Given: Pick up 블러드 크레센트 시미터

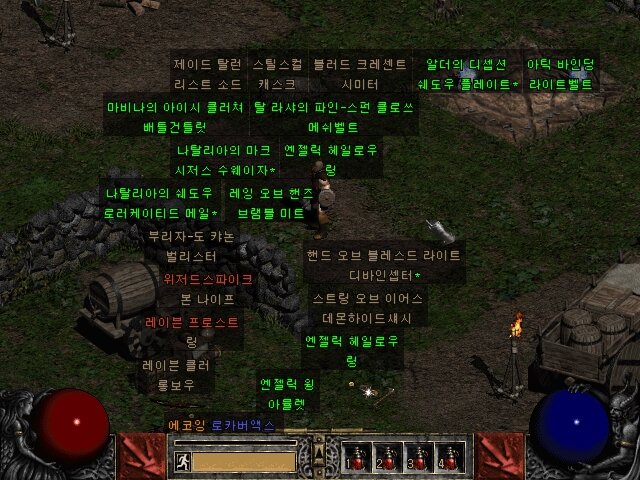Looking at the screenshot, I should tap(359, 74).
